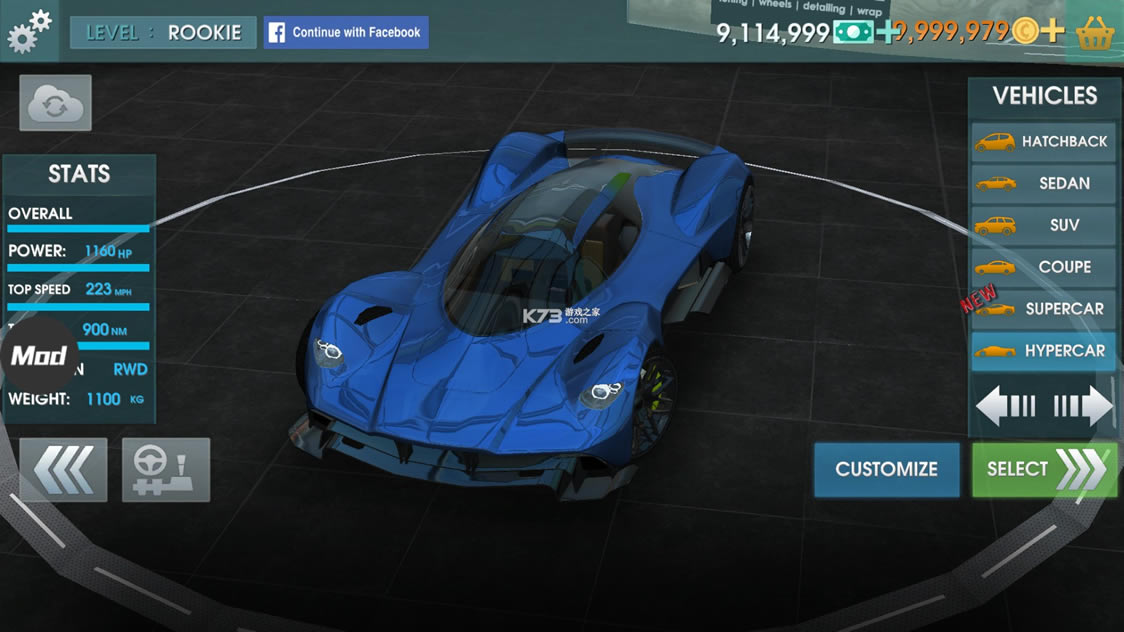This screenshot has height=632, width=1124.
Task: Go back with triple-chevron button
Action: (63, 469)
